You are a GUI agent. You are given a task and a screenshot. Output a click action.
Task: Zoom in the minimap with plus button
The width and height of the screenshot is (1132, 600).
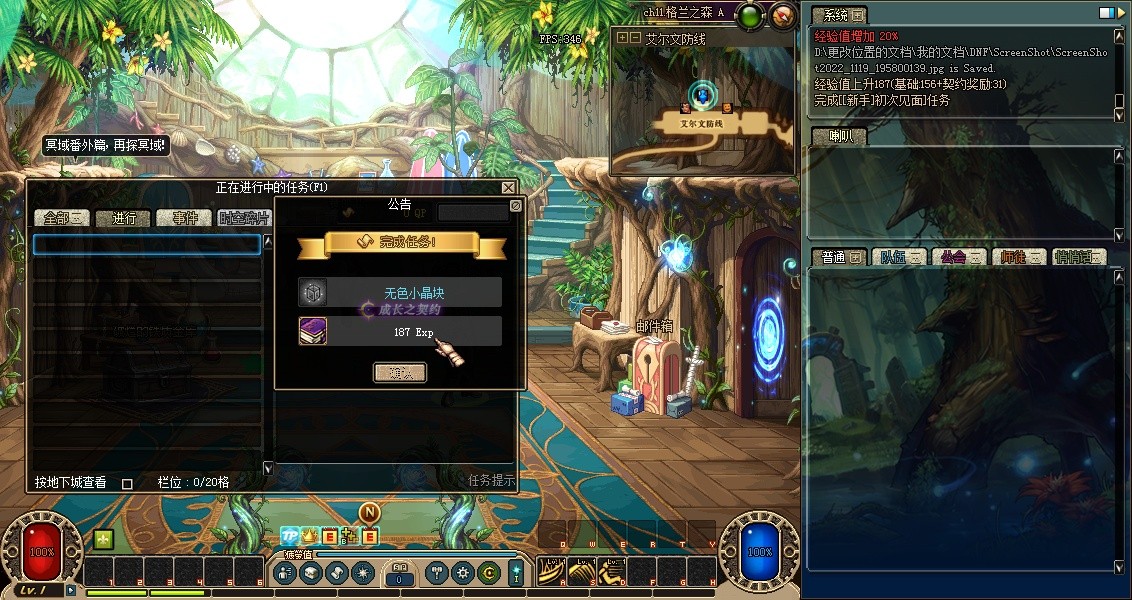(x=623, y=37)
